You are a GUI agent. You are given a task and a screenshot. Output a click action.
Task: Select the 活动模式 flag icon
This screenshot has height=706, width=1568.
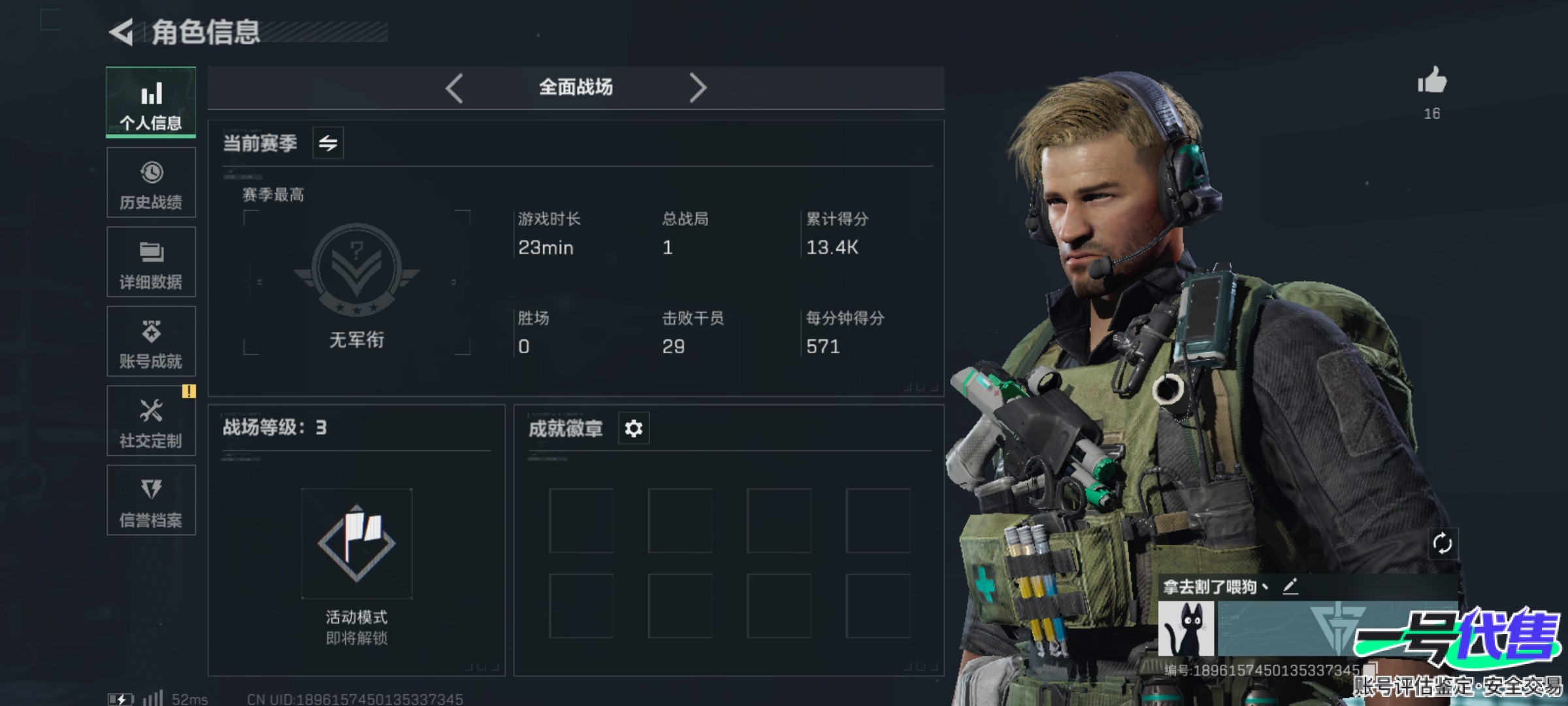point(357,543)
